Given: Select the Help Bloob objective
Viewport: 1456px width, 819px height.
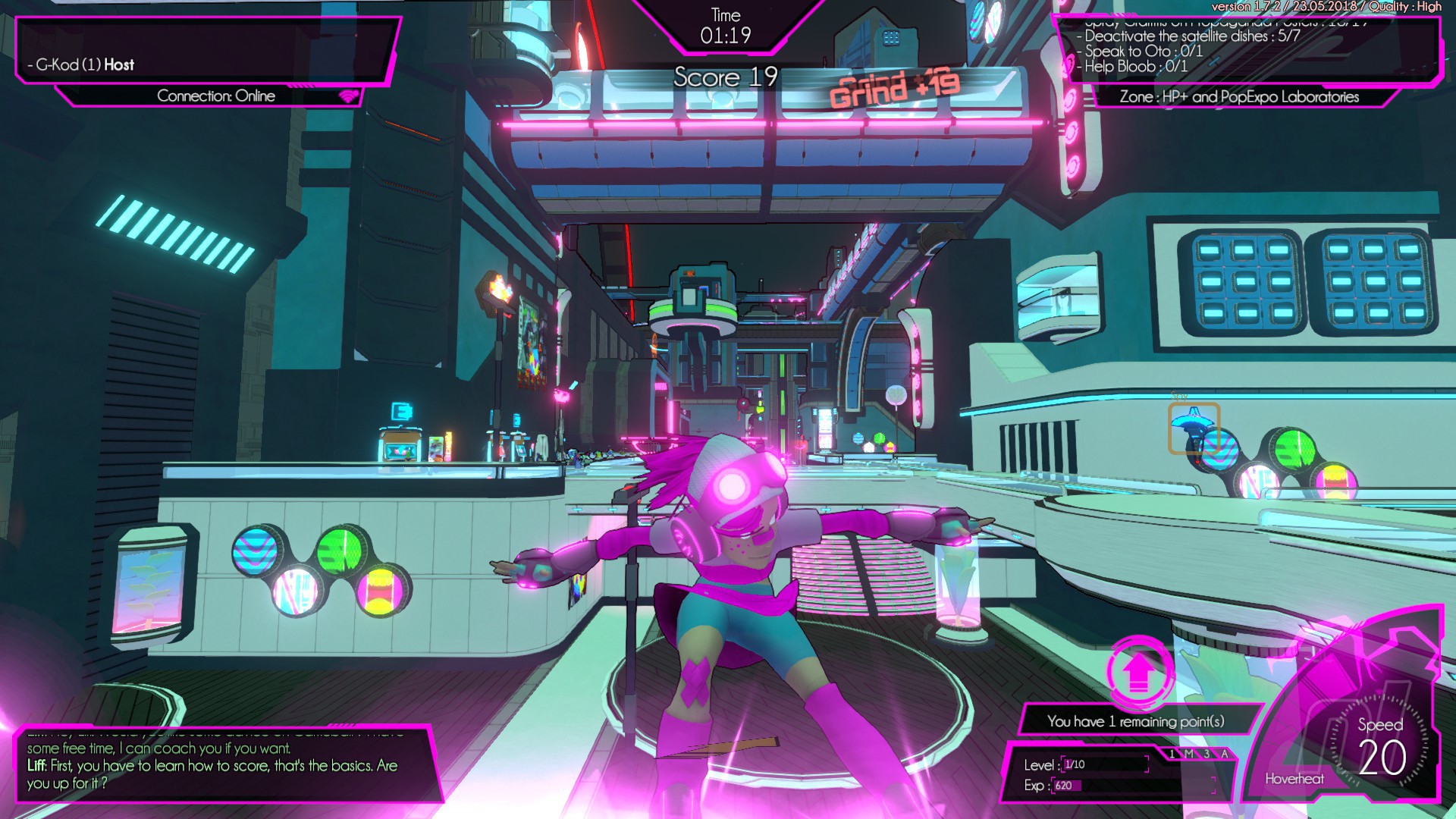Looking at the screenshot, I should (x=1135, y=67).
